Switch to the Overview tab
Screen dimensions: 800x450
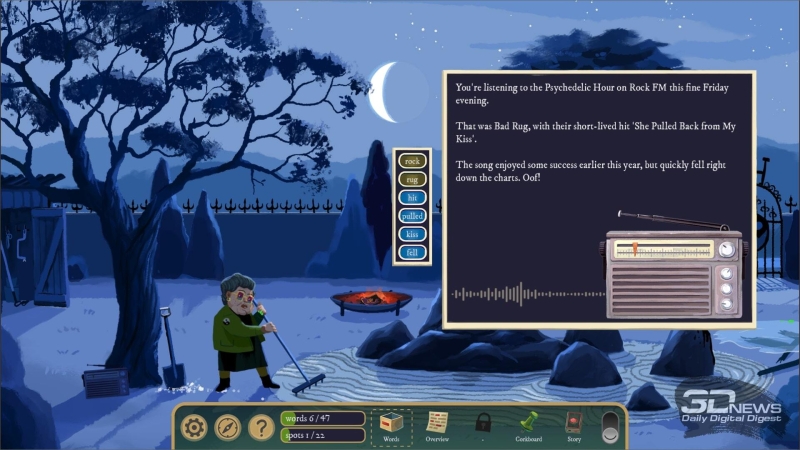[437, 427]
